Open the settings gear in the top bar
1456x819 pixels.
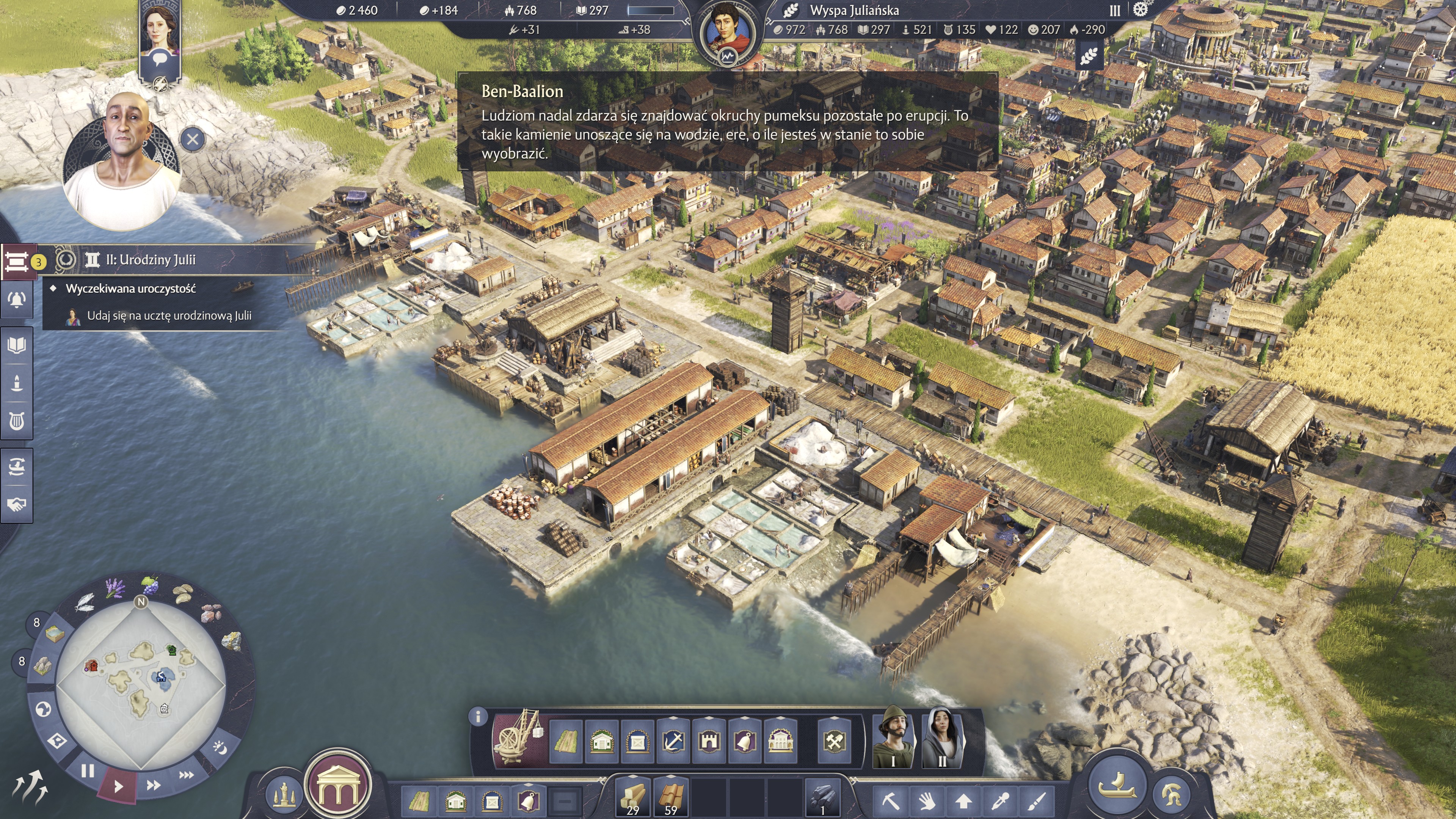(1140, 10)
